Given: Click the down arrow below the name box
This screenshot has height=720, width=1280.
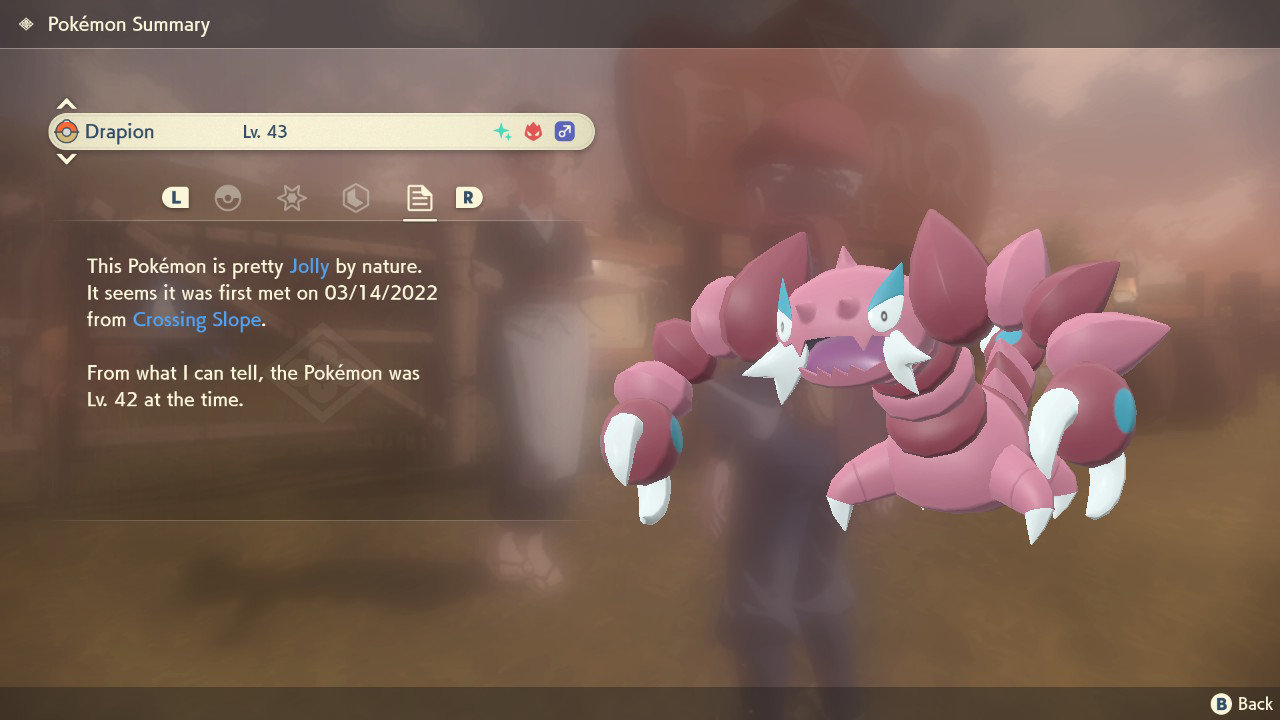Looking at the screenshot, I should 66,160.
